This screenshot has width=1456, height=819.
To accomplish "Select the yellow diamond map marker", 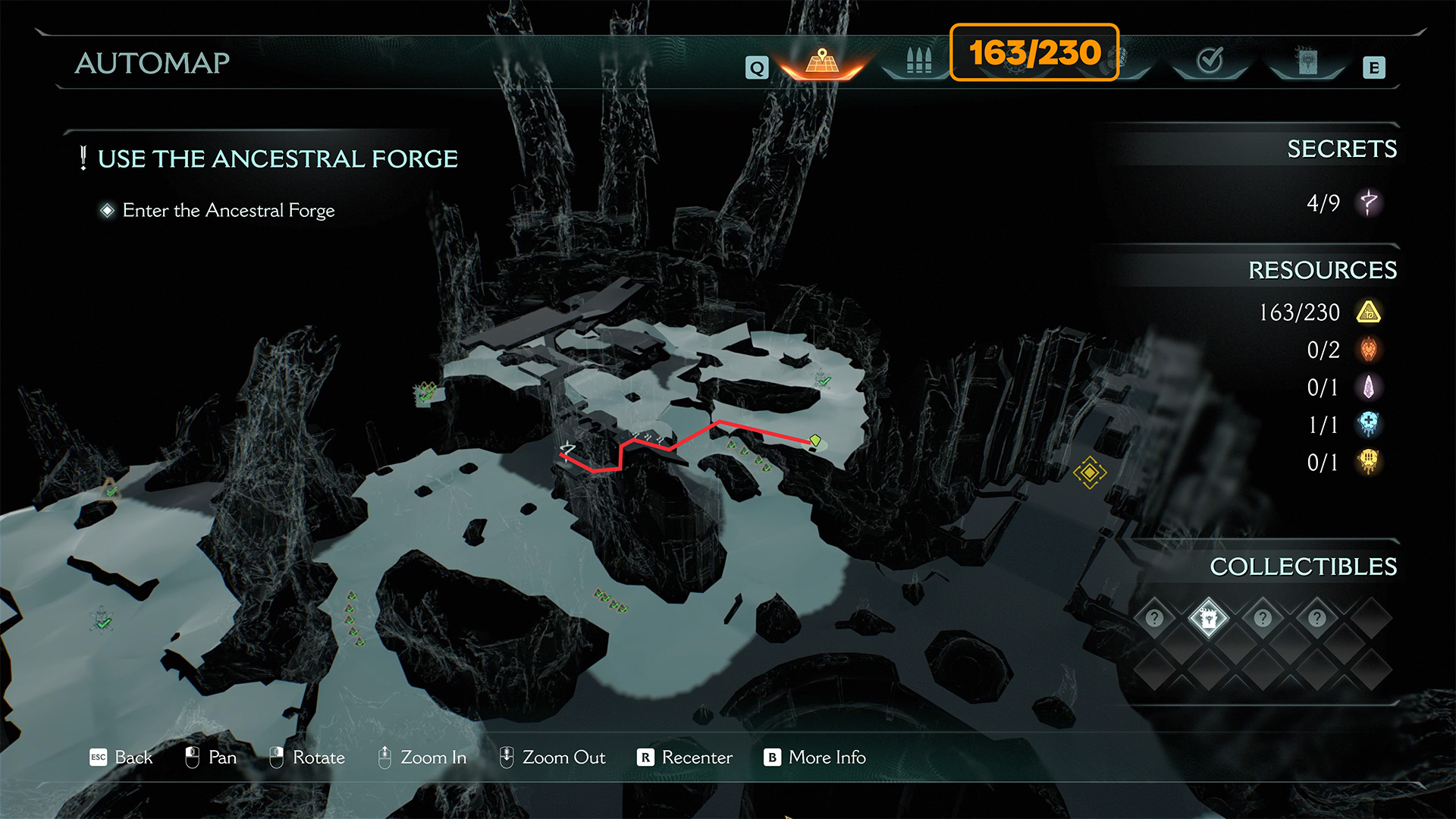I will click(x=1090, y=472).
